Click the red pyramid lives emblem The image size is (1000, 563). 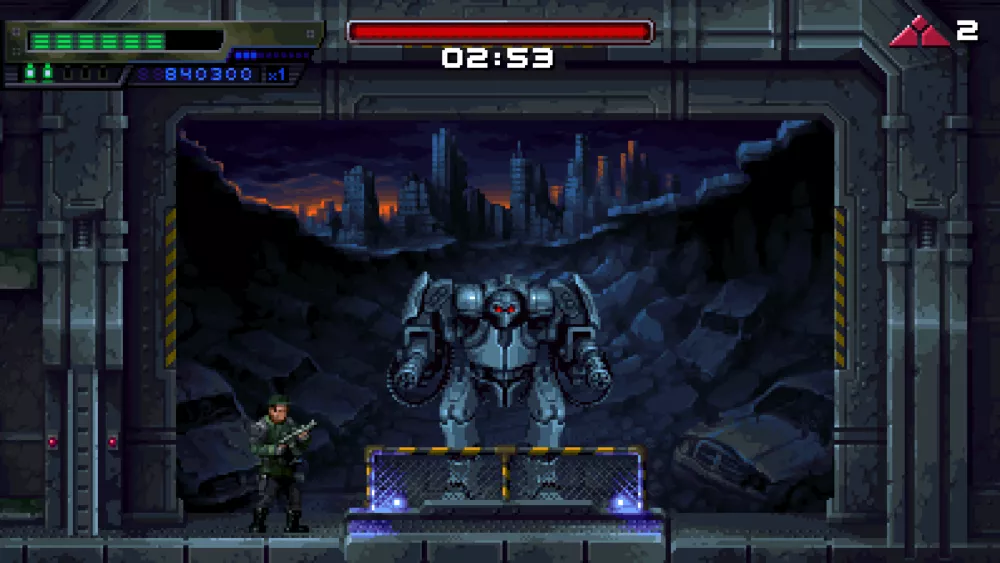click(919, 33)
